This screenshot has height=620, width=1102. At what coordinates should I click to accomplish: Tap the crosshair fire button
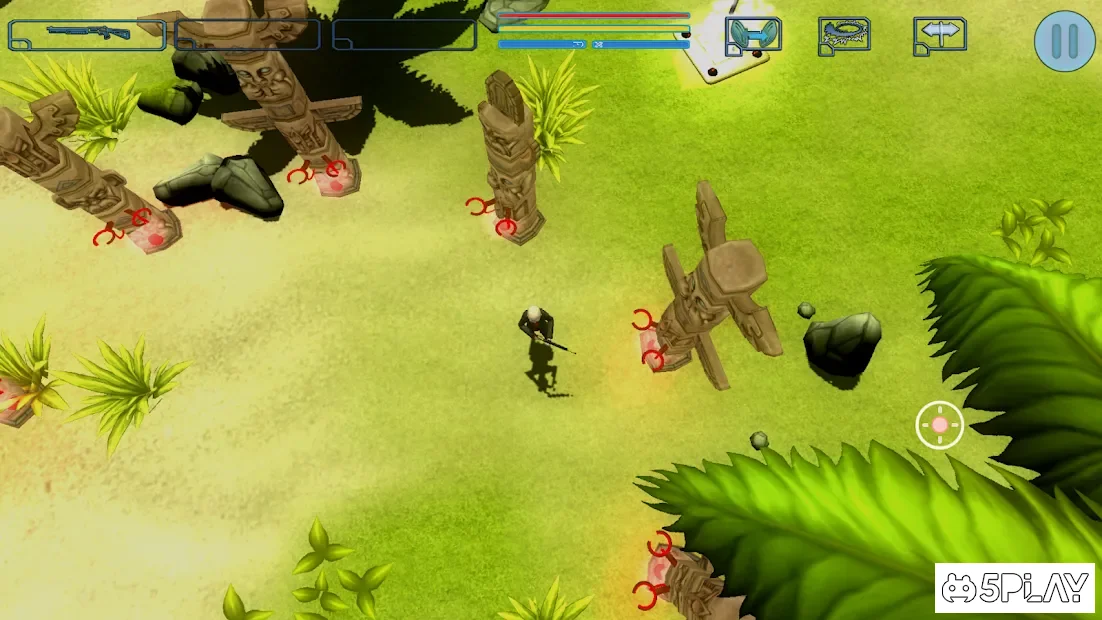pyautogui.click(x=940, y=425)
